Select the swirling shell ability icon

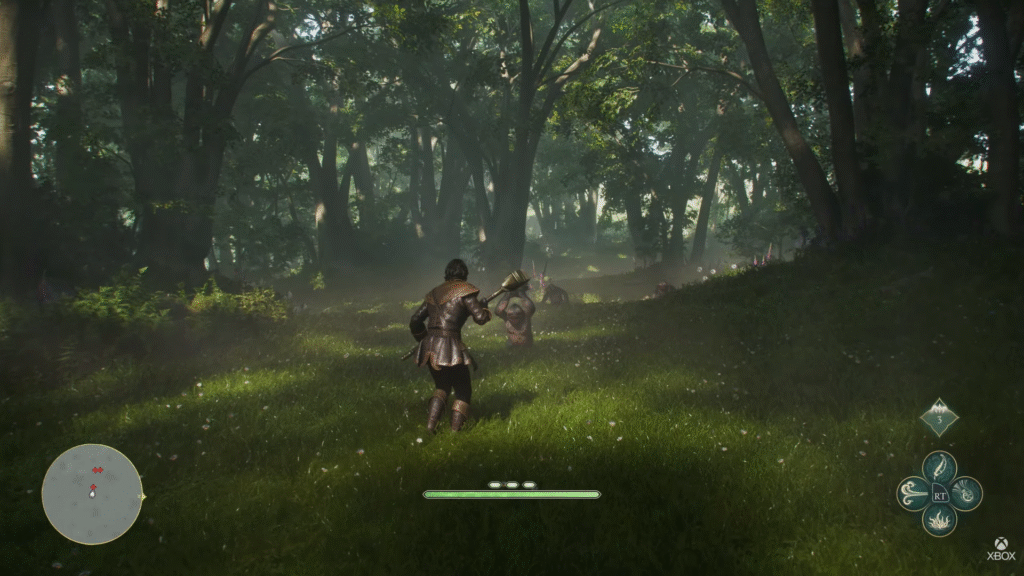point(966,493)
